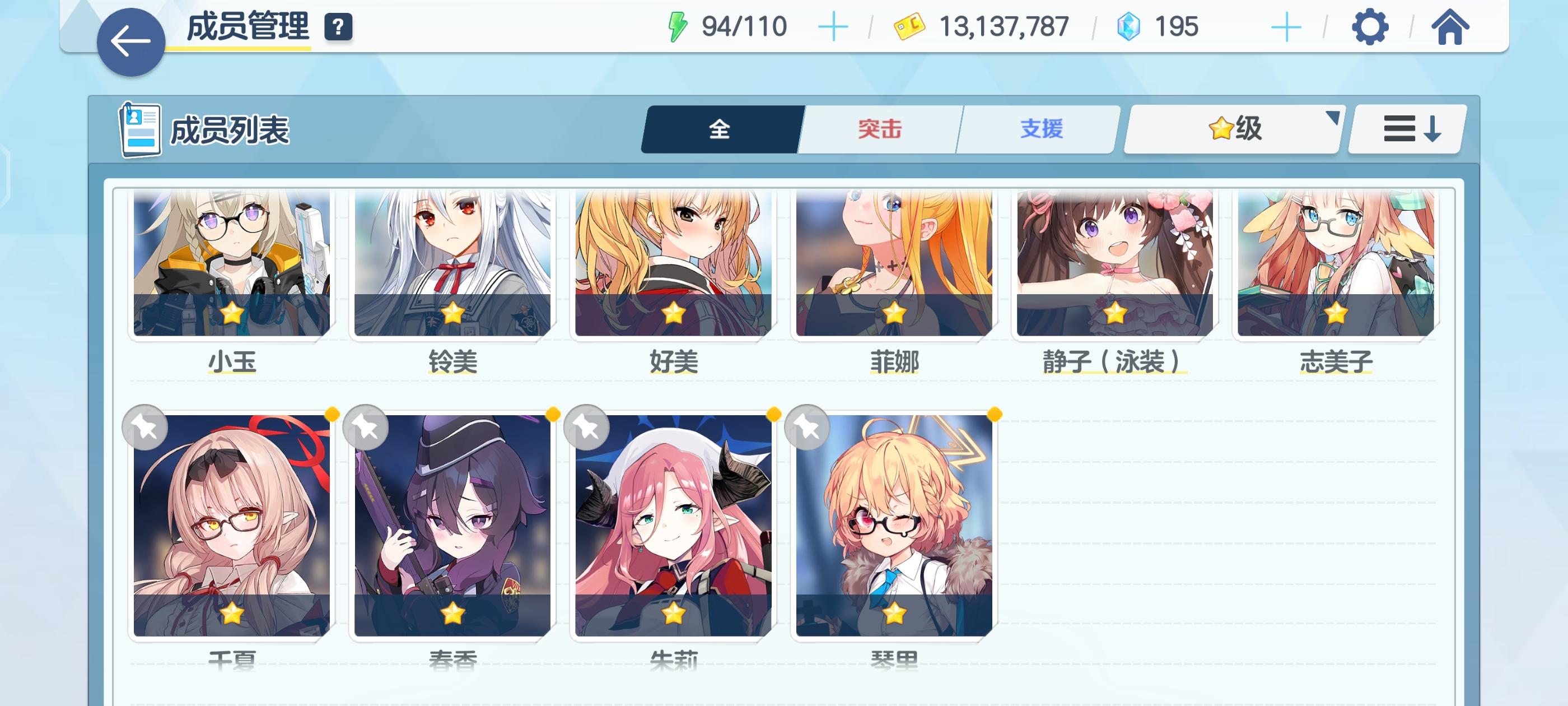The image size is (1568, 706).
Task: Click the gold credits card icon
Action: [911, 26]
